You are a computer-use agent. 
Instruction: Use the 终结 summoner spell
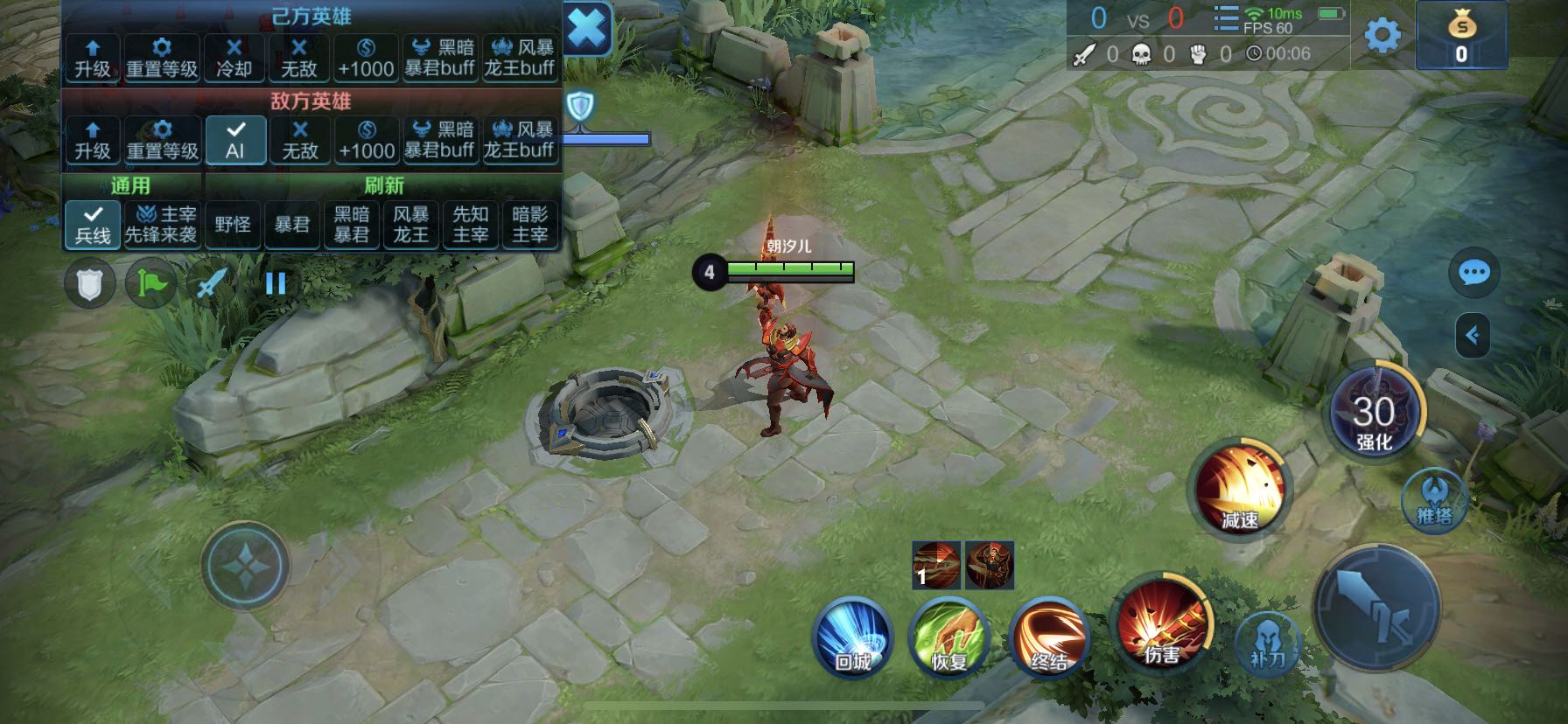1048,637
